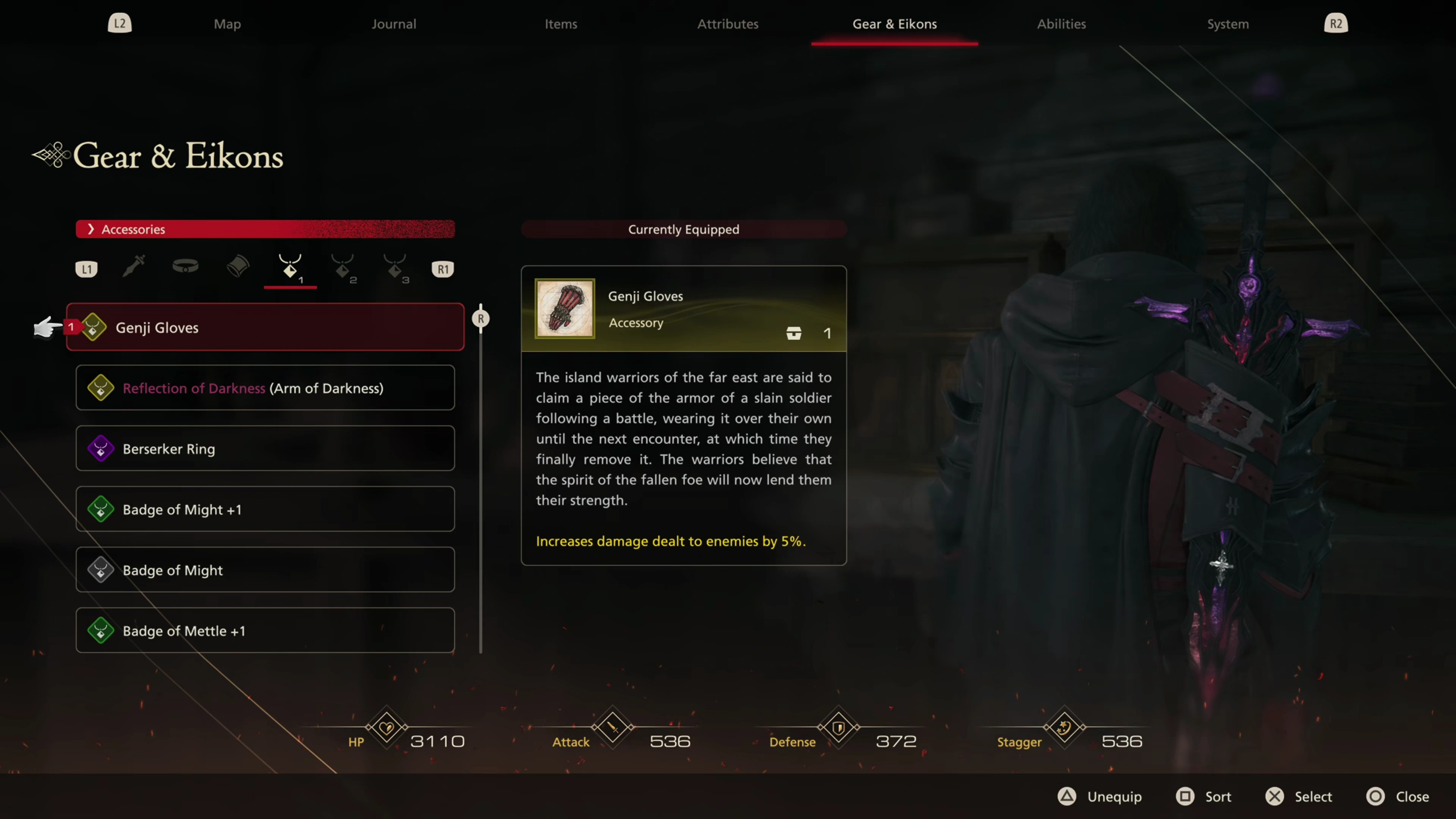
Task: Switch to the Journal tab
Action: click(x=394, y=24)
